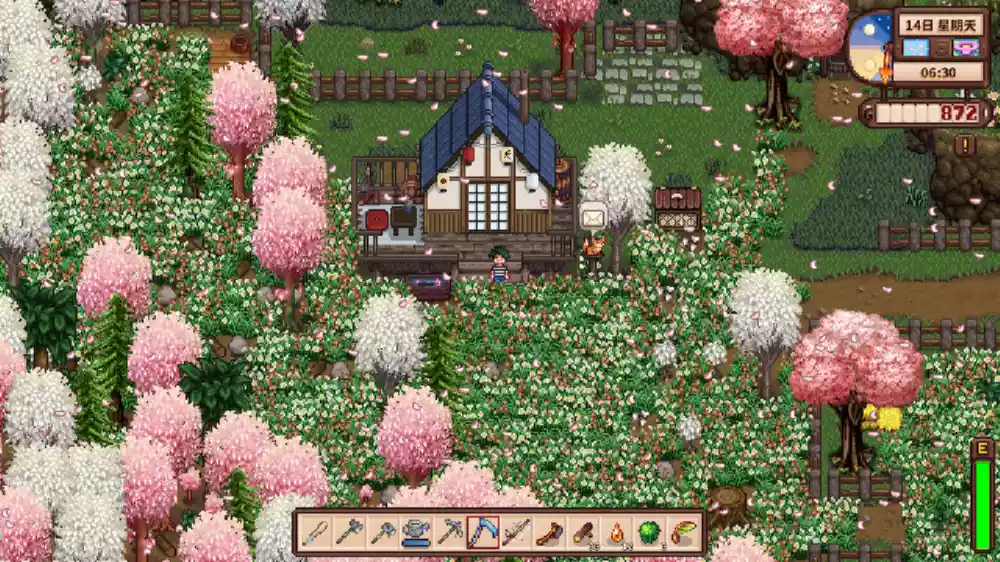Image resolution: width=1000 pixels, height=562 pixels.
Task: Choose the highlighted scythe slot
Action: (483, 532)
